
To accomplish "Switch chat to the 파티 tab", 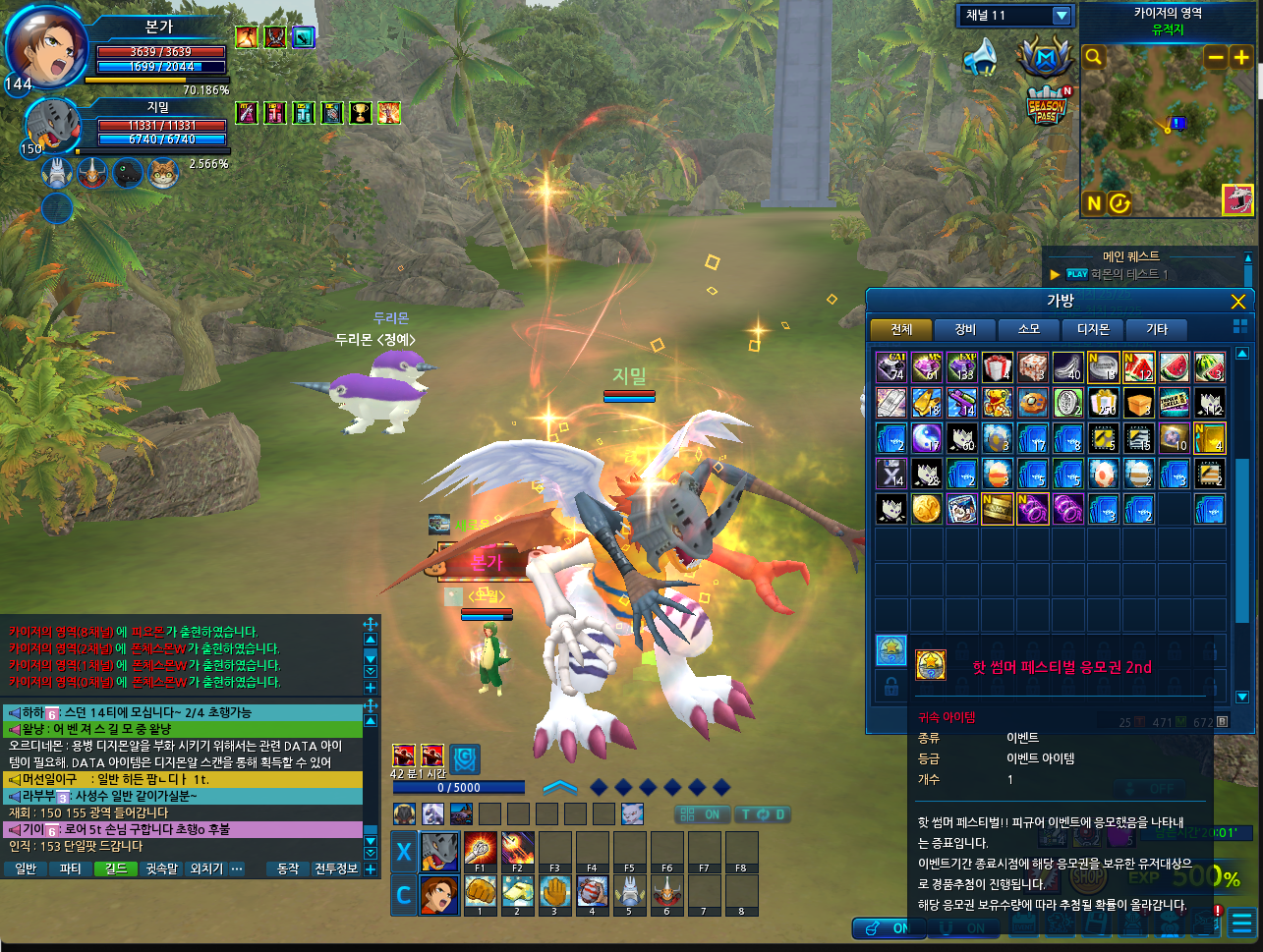I will tap(70, 868).
